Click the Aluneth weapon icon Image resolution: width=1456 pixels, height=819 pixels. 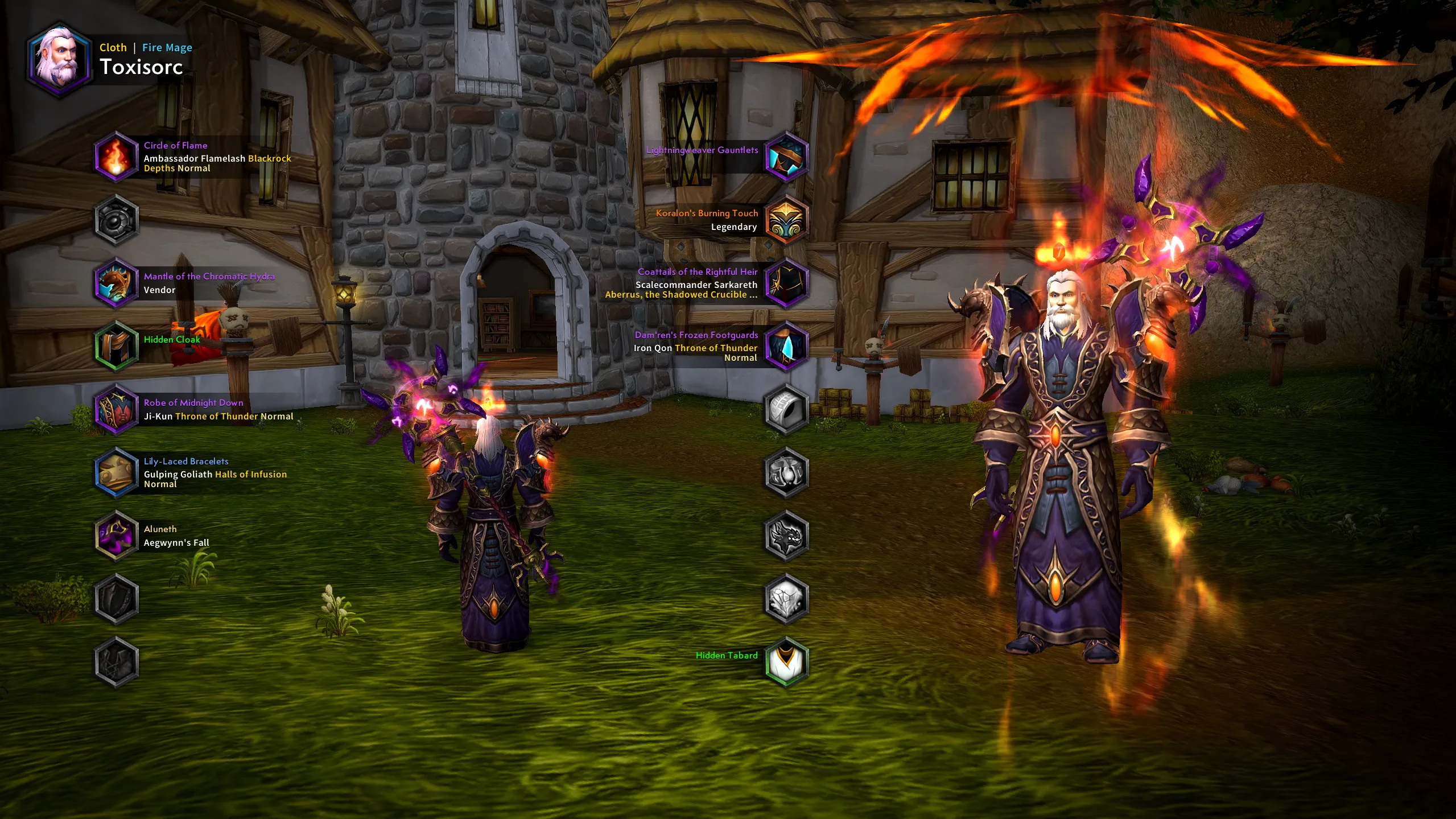tap(116, 536)
